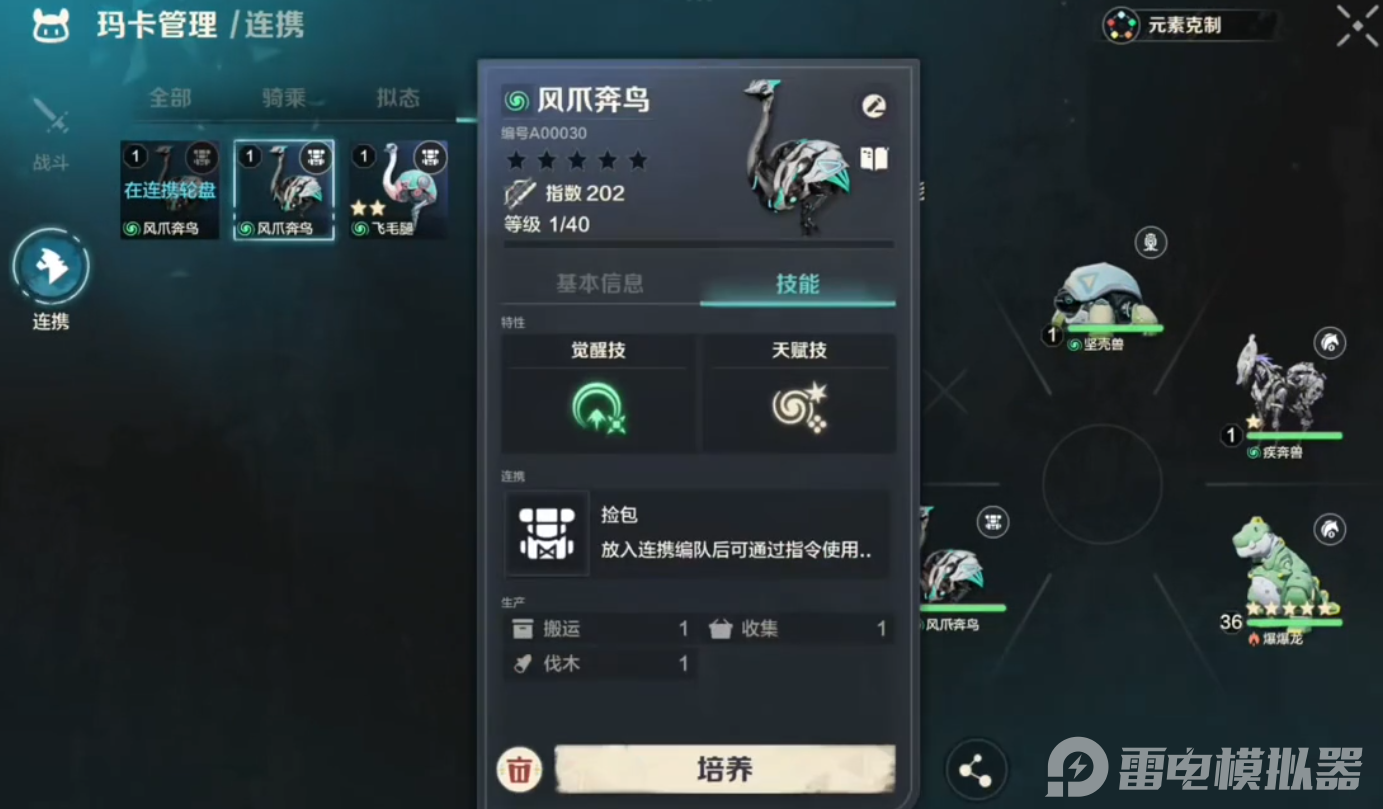Viewport: 1383px width, 809px height.
Task: Open the 元素克制 element counter panel
Action: (1190, 26)
